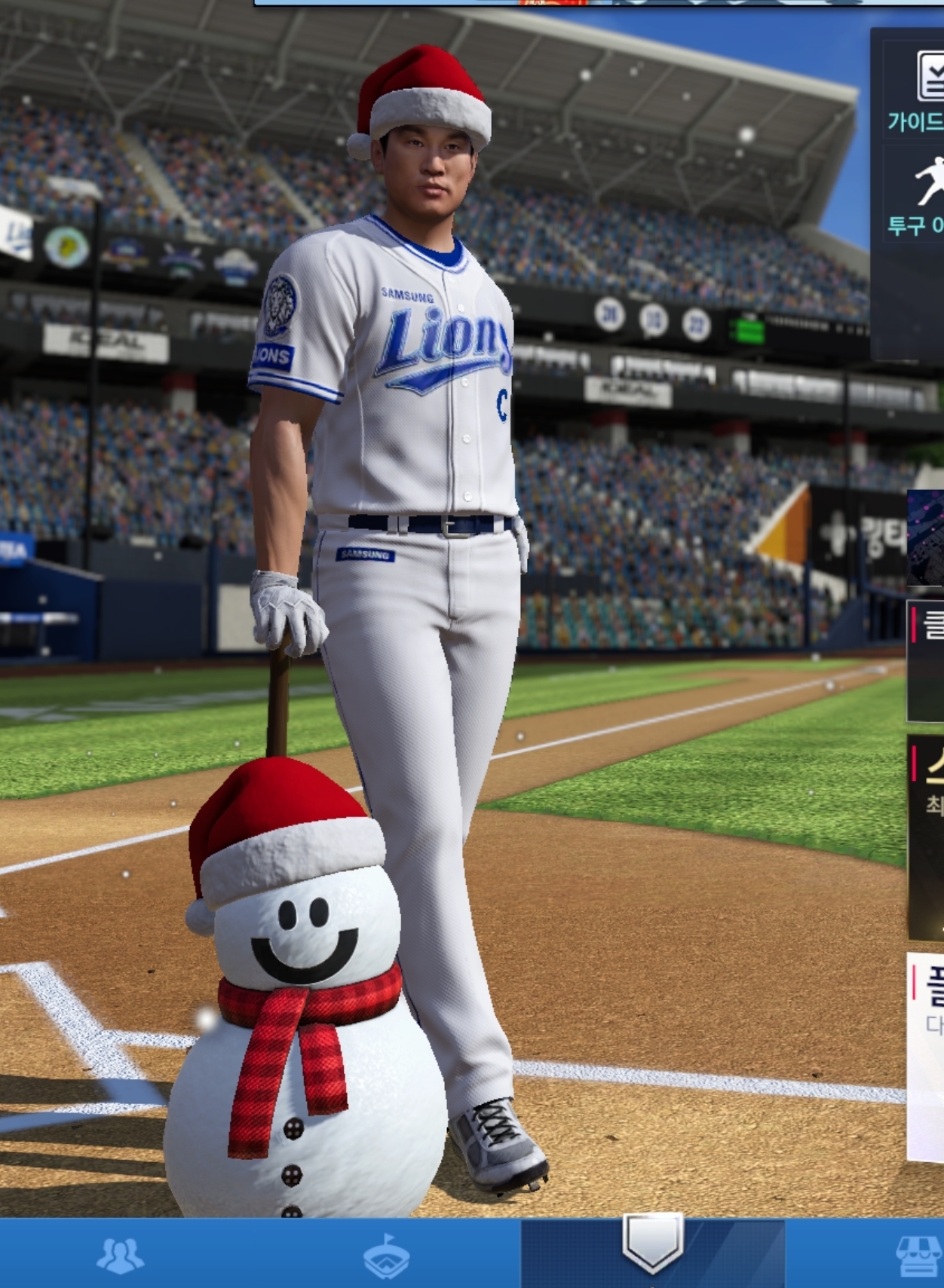Open the shop storefront tab

point(918,1256)
